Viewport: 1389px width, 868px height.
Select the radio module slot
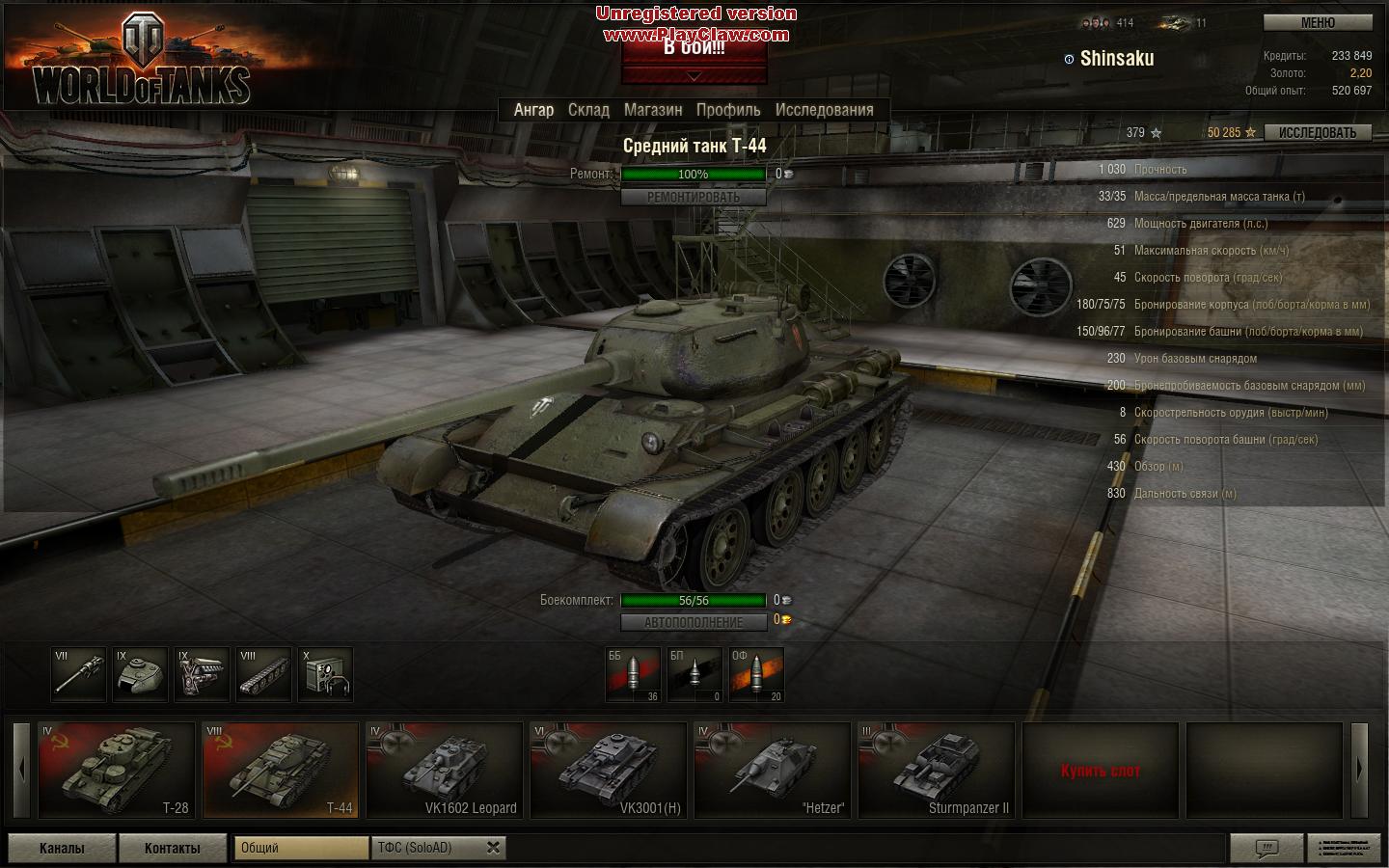click(325, 674)
